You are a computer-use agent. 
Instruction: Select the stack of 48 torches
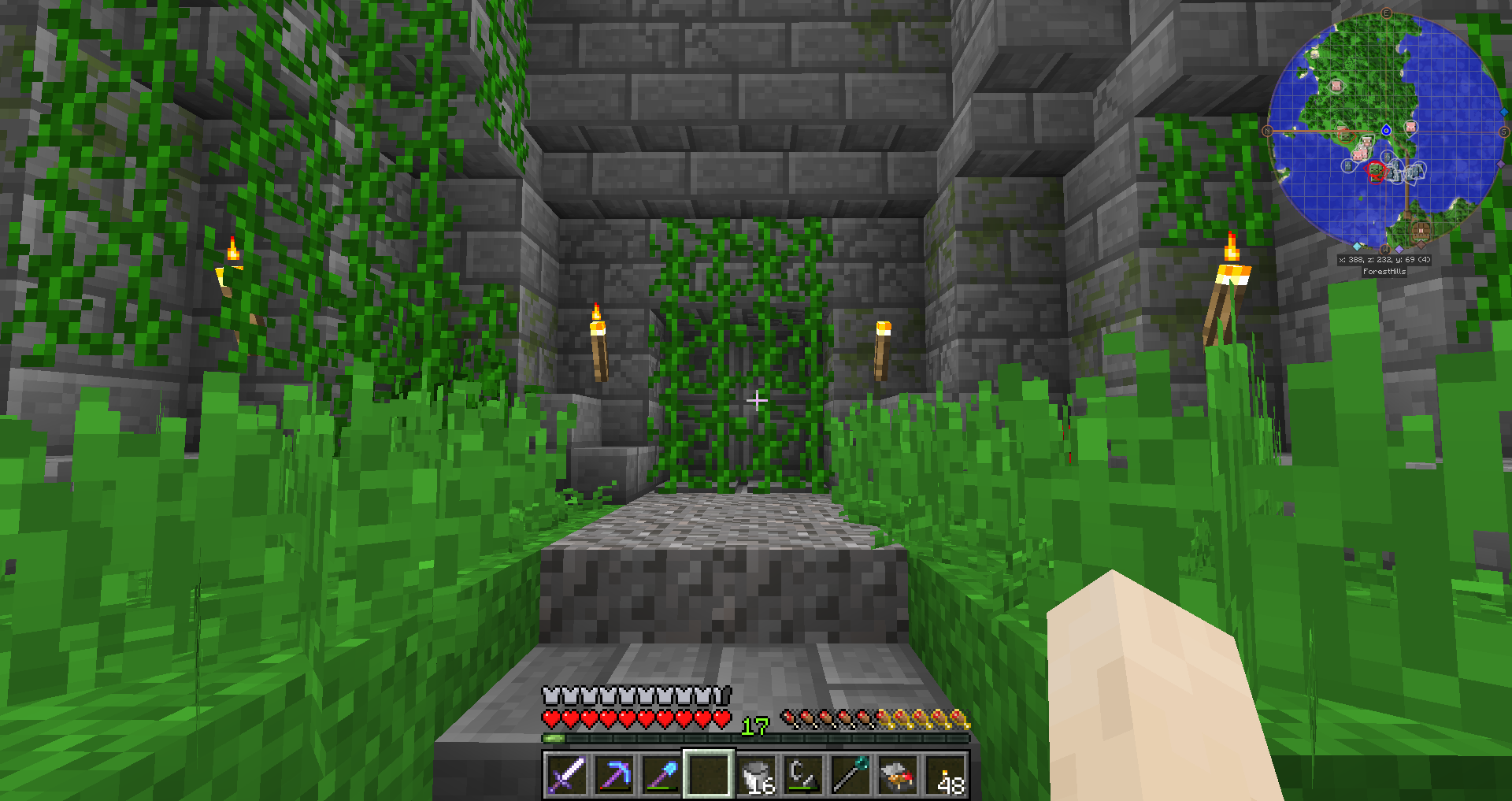coord(946,774)
